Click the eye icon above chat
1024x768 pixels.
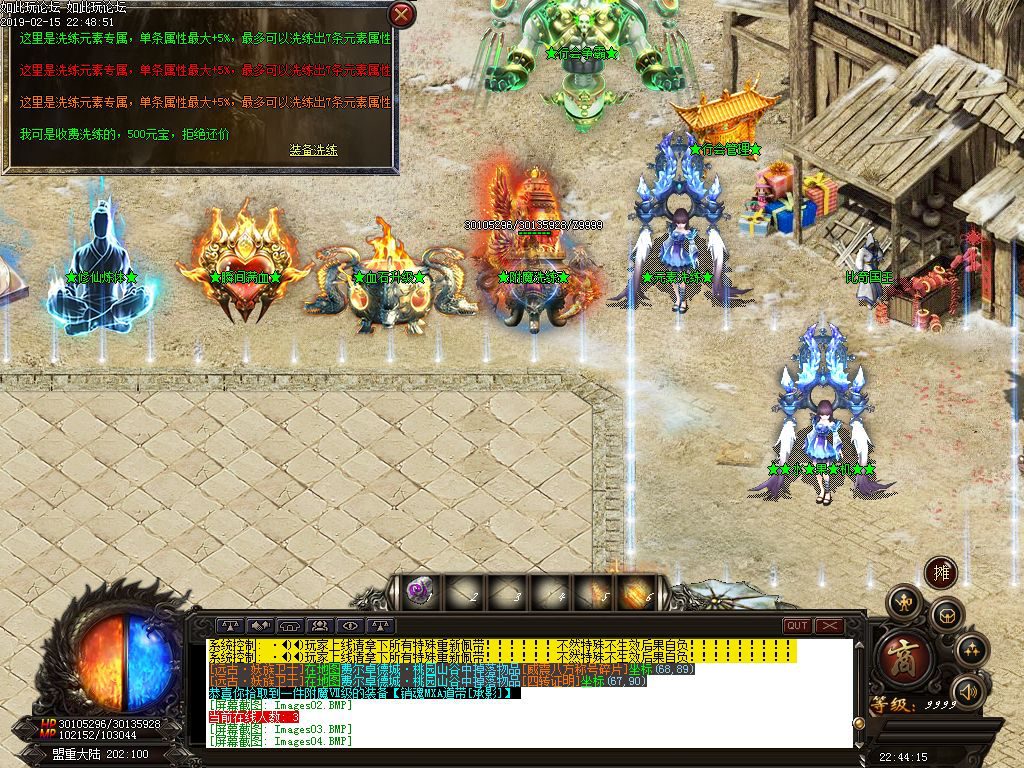click(x=351, y=626)
